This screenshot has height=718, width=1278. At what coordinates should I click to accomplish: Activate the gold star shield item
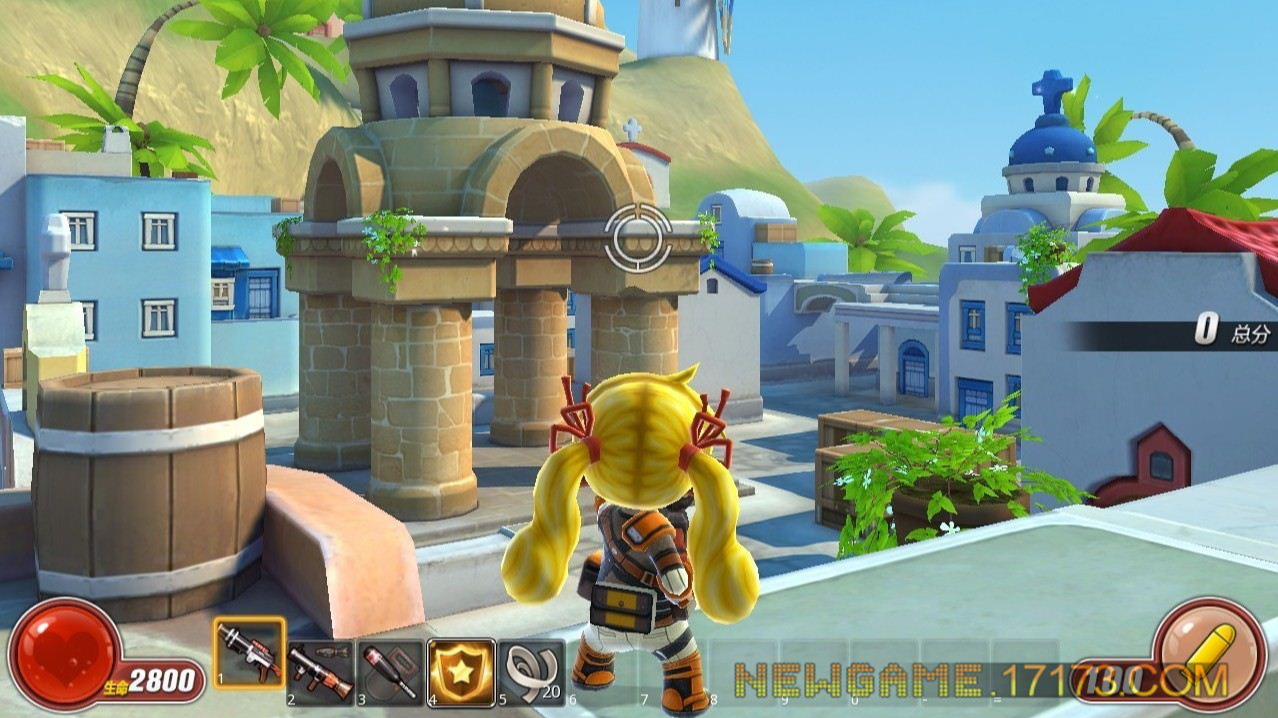461,671
